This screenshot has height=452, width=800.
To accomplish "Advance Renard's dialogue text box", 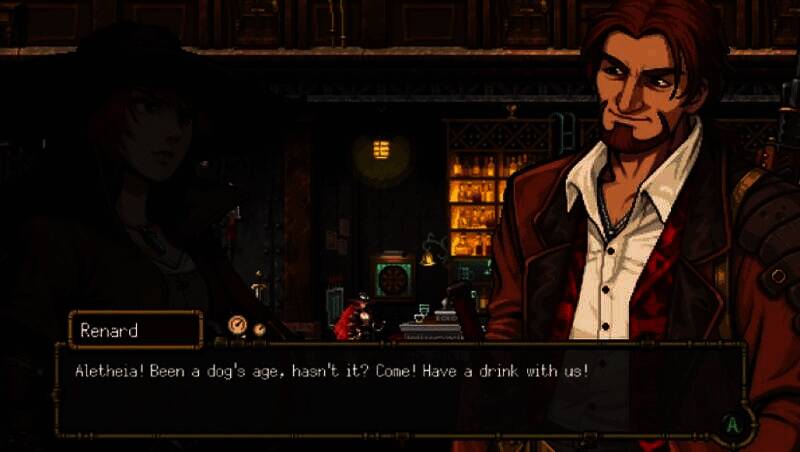I will pyautogui.click(x=733, y=424).
